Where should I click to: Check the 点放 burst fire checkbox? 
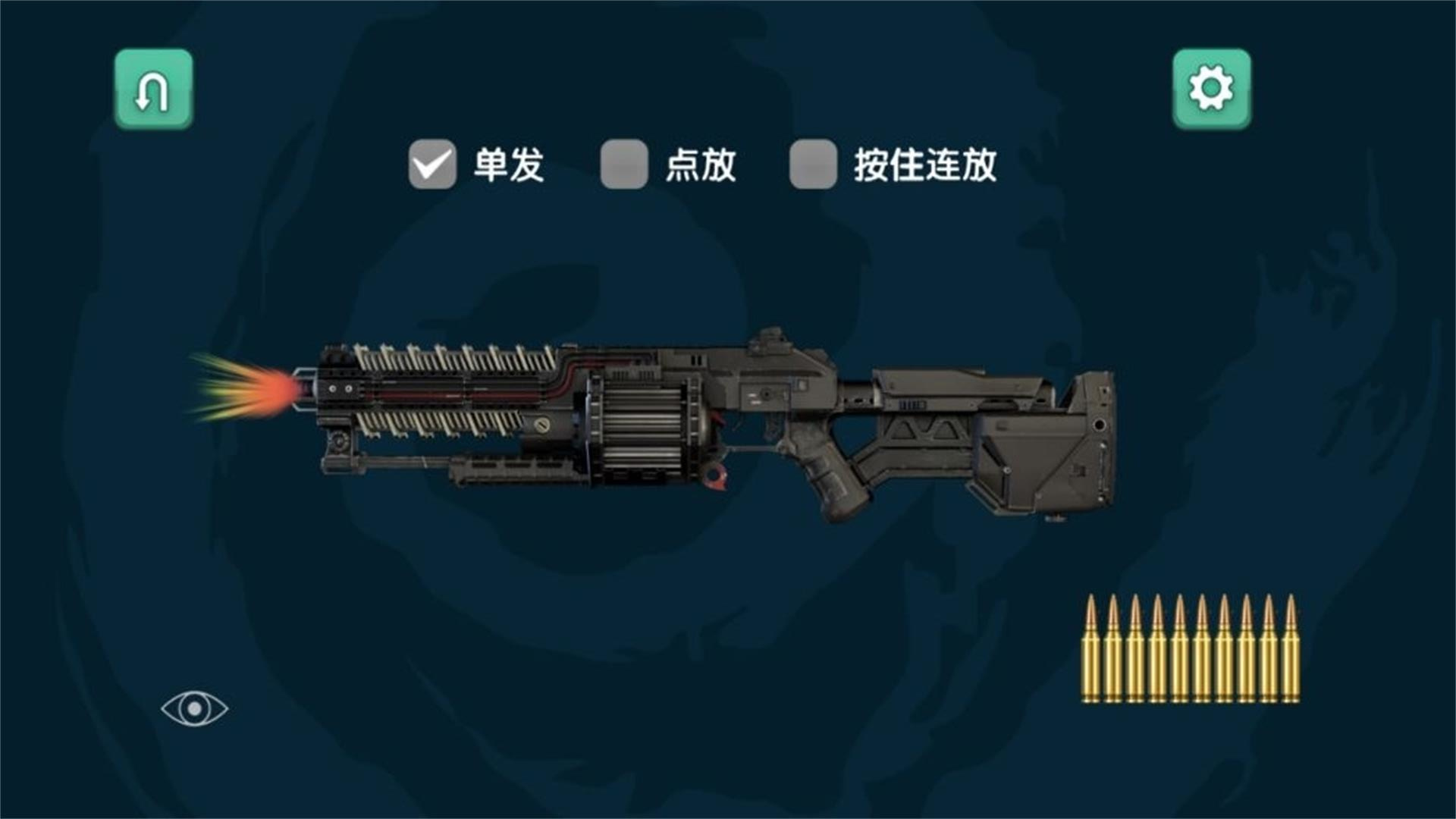tap(622, 164)
